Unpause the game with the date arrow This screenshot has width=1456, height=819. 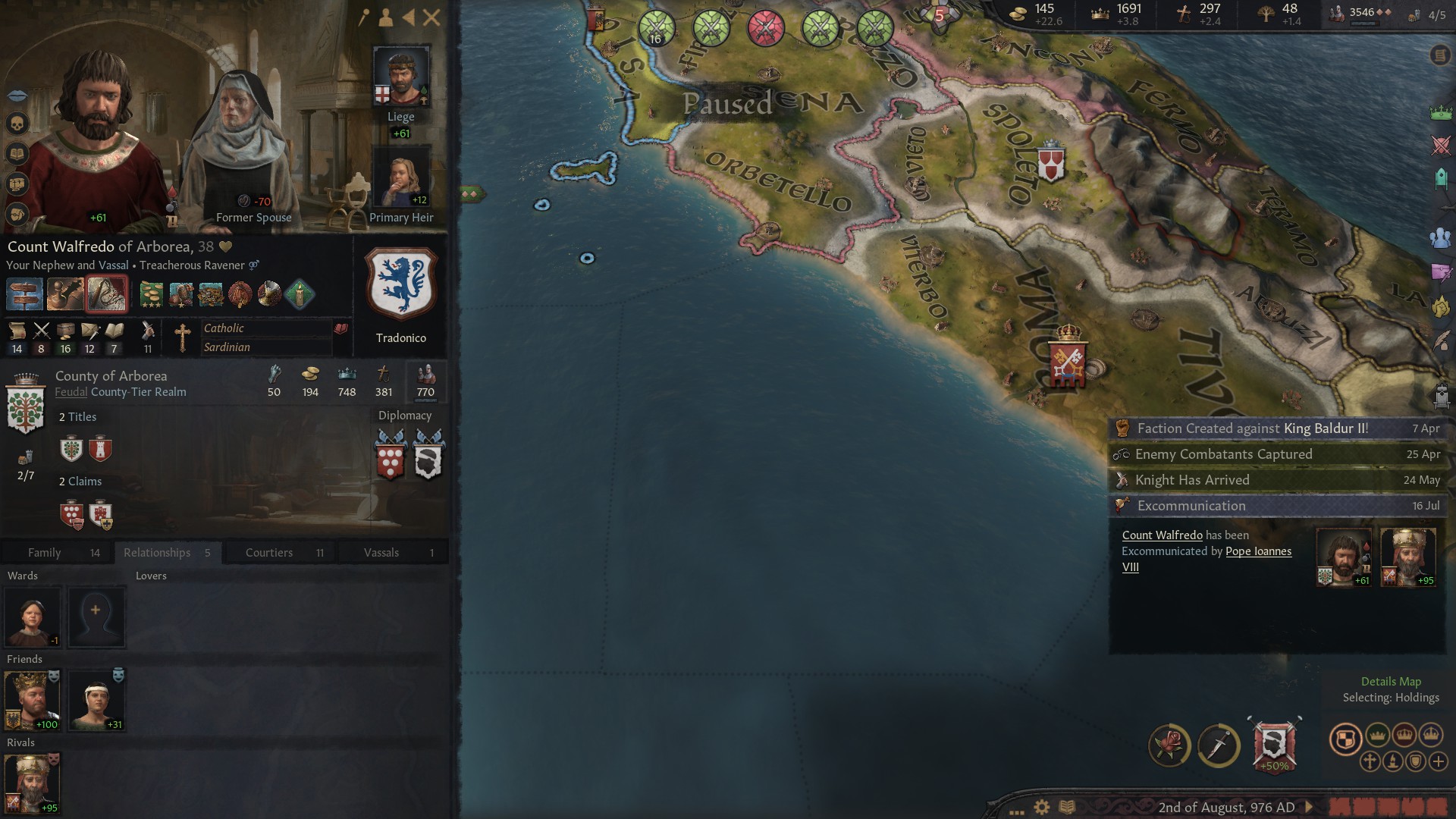tap(1307, 806)
